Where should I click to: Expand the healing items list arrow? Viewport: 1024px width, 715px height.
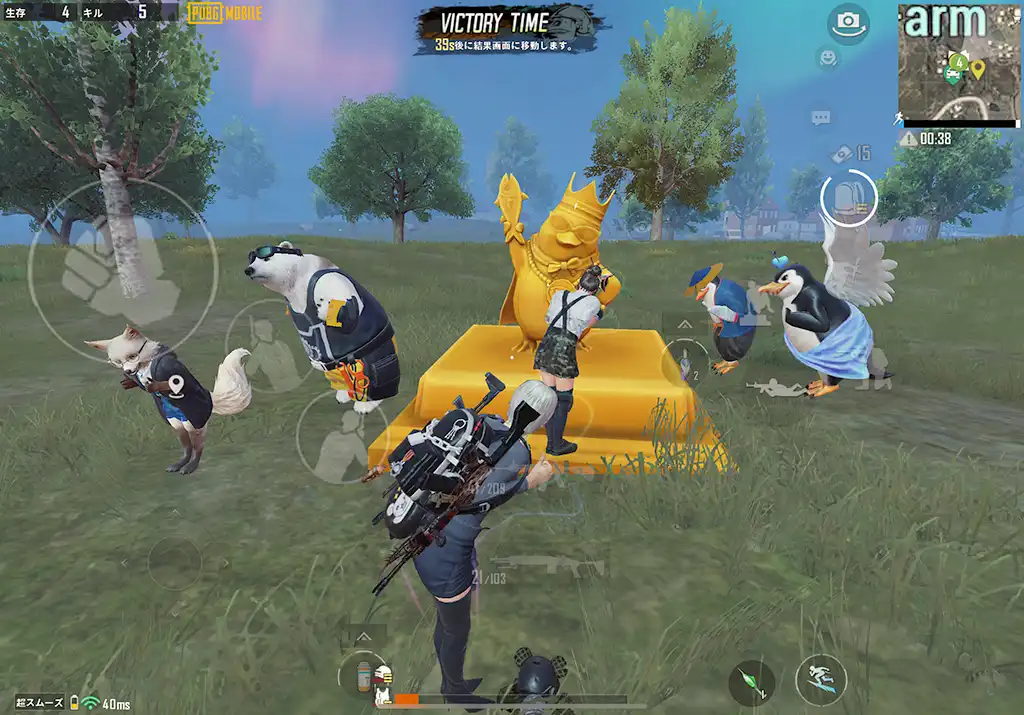click(x=362, y=636)
